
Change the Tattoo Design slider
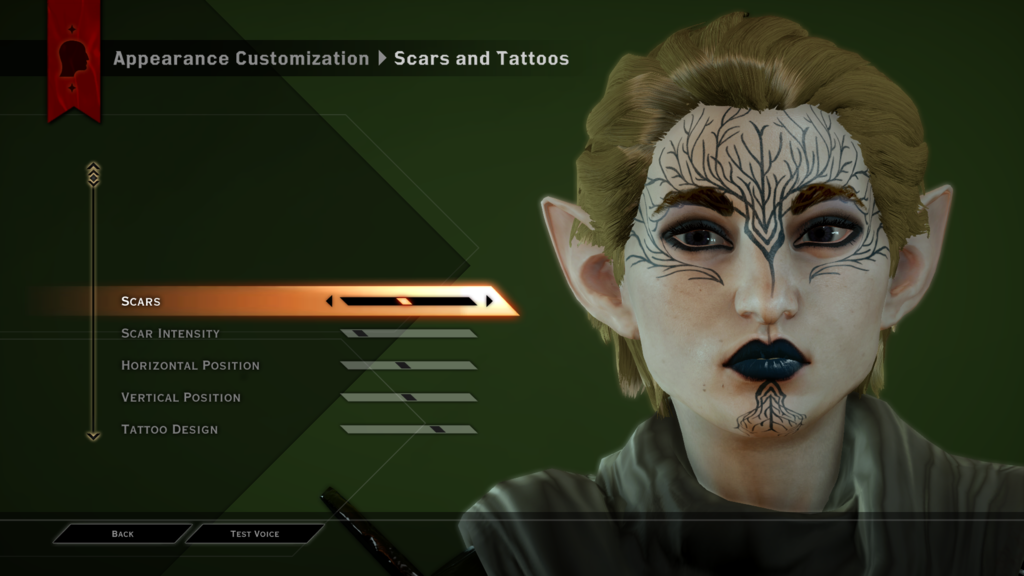(x=408, y=429)
